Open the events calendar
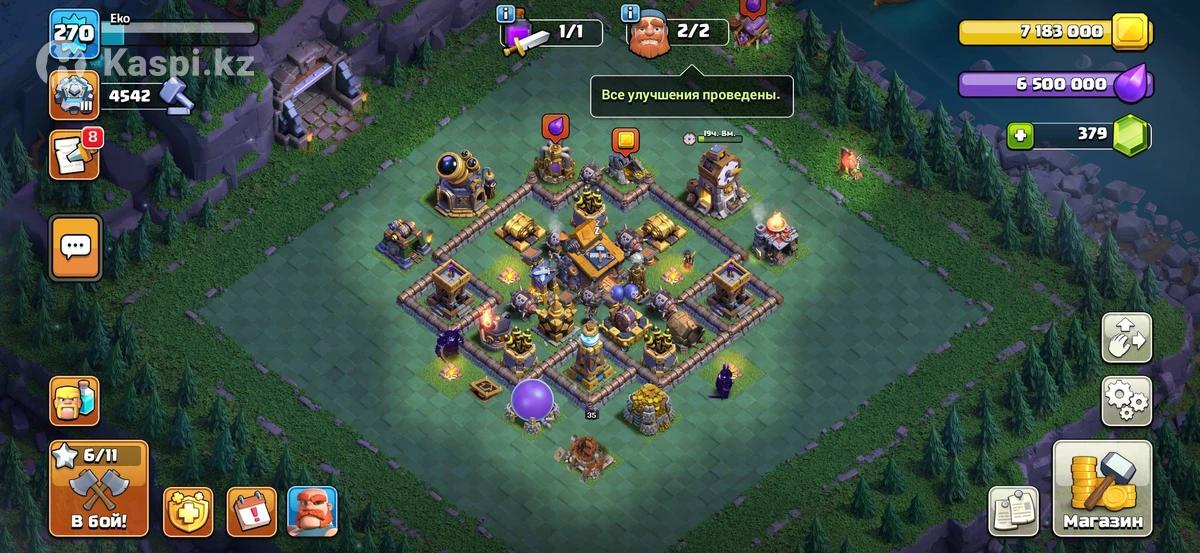The width and height of the screenshot is (1200, 553). click(x=251, y=511)
